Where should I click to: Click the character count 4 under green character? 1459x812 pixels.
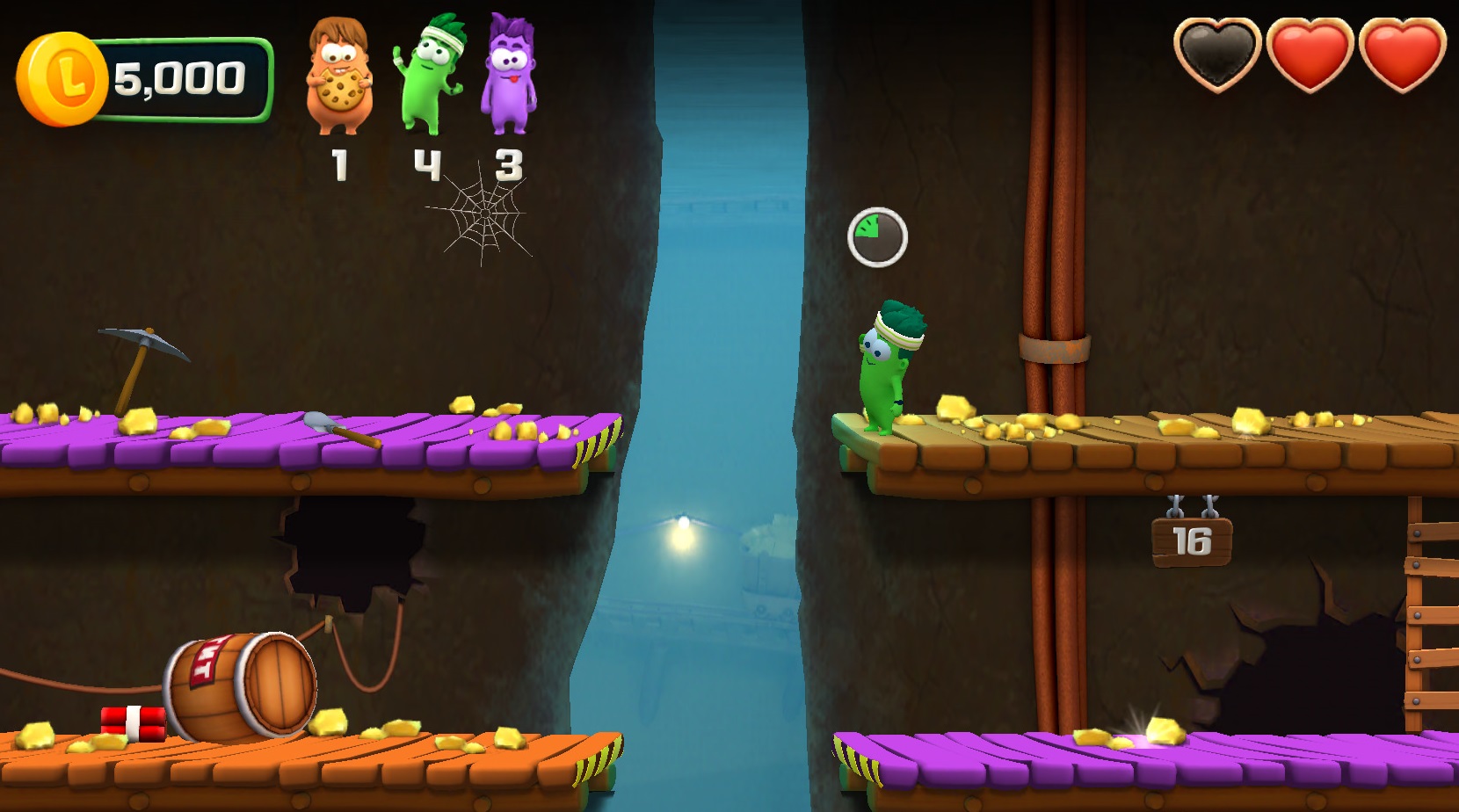tap(428, 162)
